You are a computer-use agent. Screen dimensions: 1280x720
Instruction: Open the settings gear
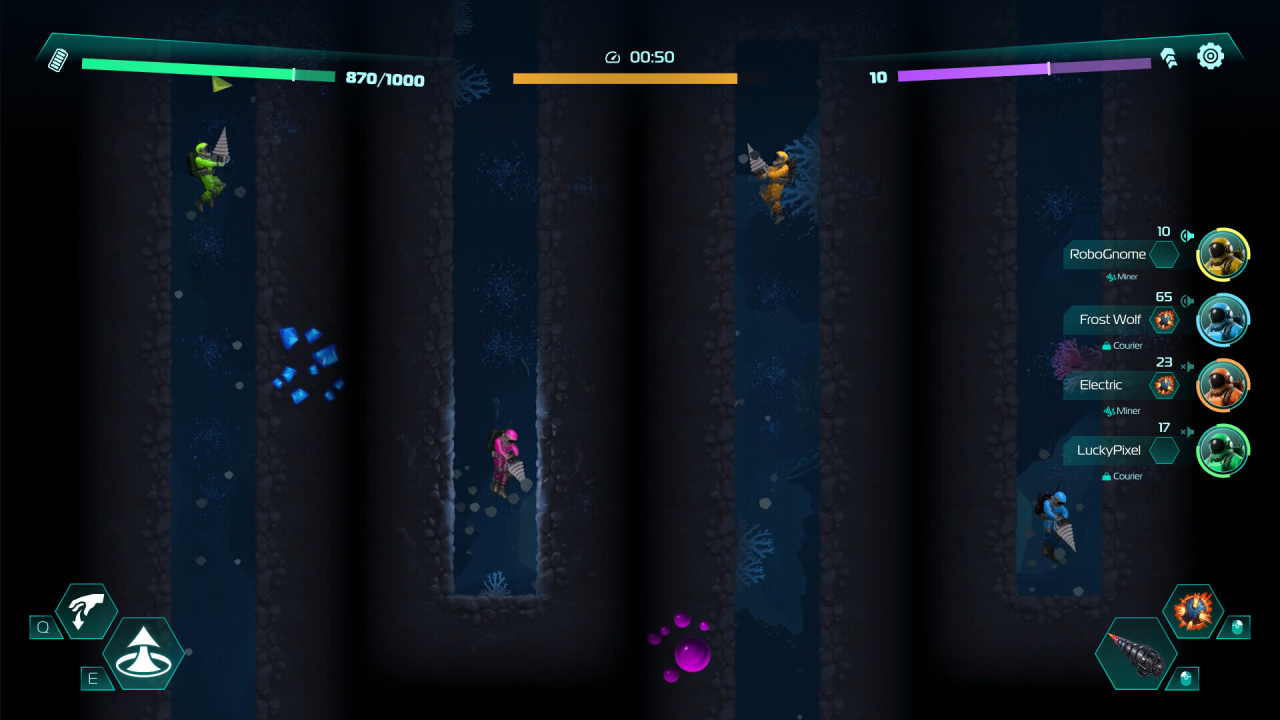pos(1210,56)
